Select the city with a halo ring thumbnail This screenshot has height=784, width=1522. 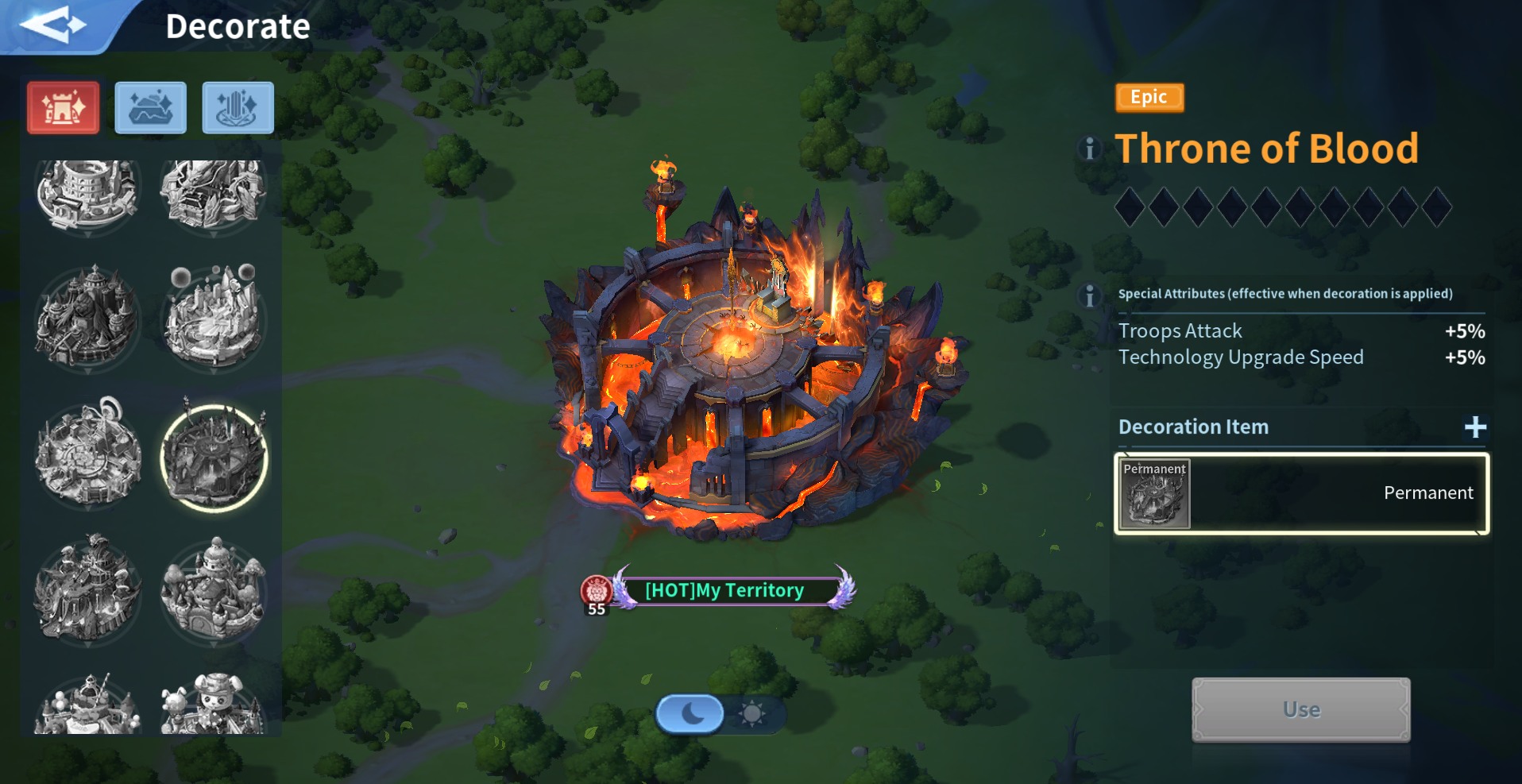click(87, 454)
